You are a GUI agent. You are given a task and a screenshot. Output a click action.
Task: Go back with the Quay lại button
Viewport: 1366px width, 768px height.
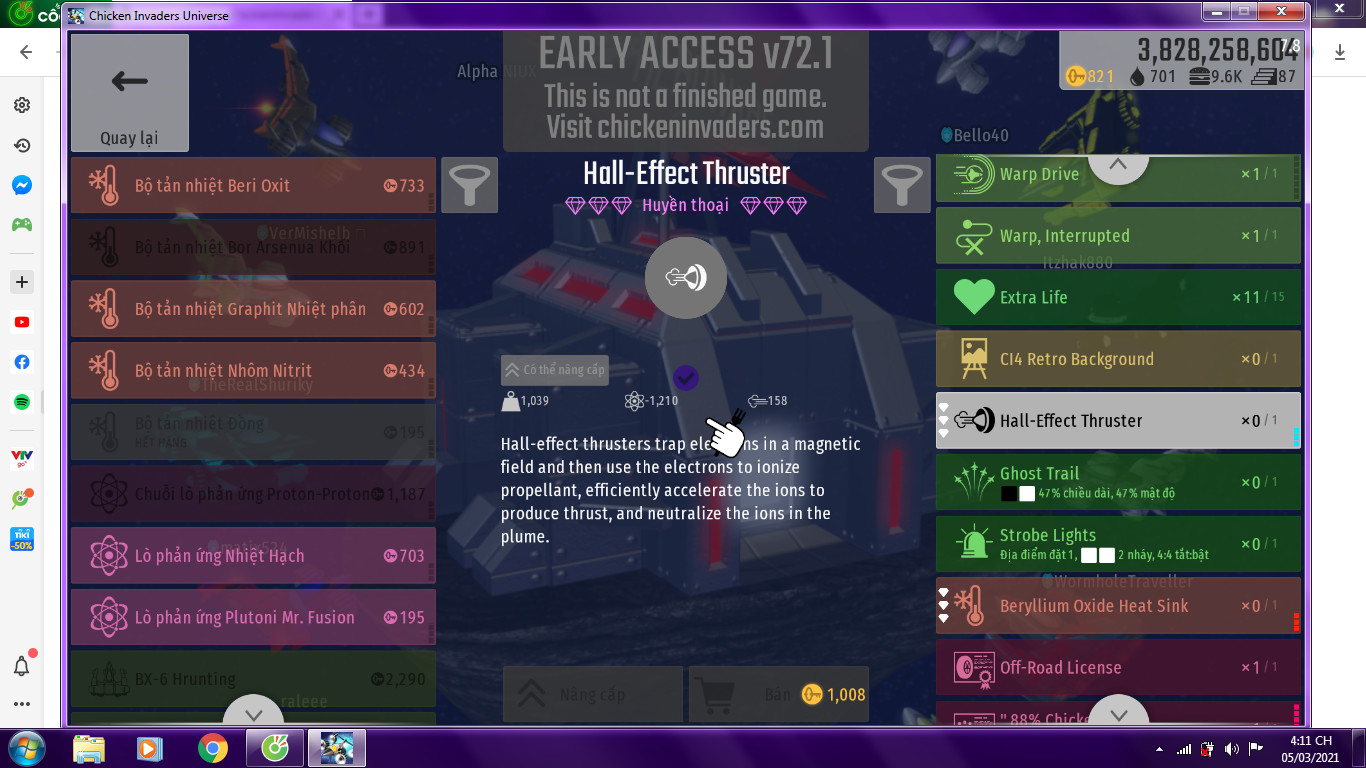(130, 93)
